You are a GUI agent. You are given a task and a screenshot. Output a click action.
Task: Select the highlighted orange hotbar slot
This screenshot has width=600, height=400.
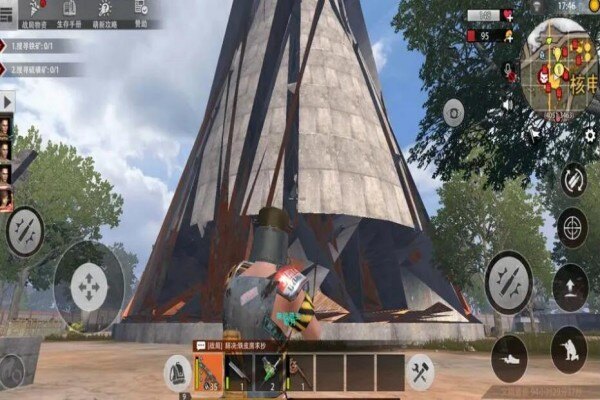(208, 372)
